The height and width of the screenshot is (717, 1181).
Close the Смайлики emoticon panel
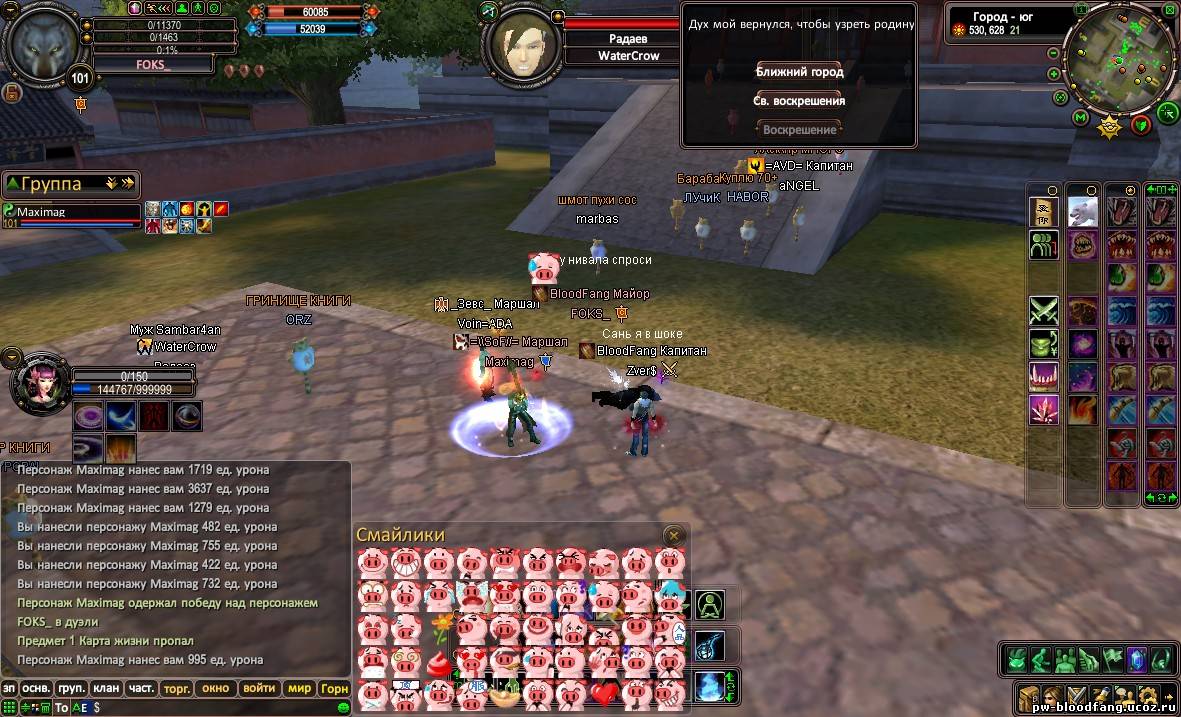pyautogui.click(x=674, y=536)
